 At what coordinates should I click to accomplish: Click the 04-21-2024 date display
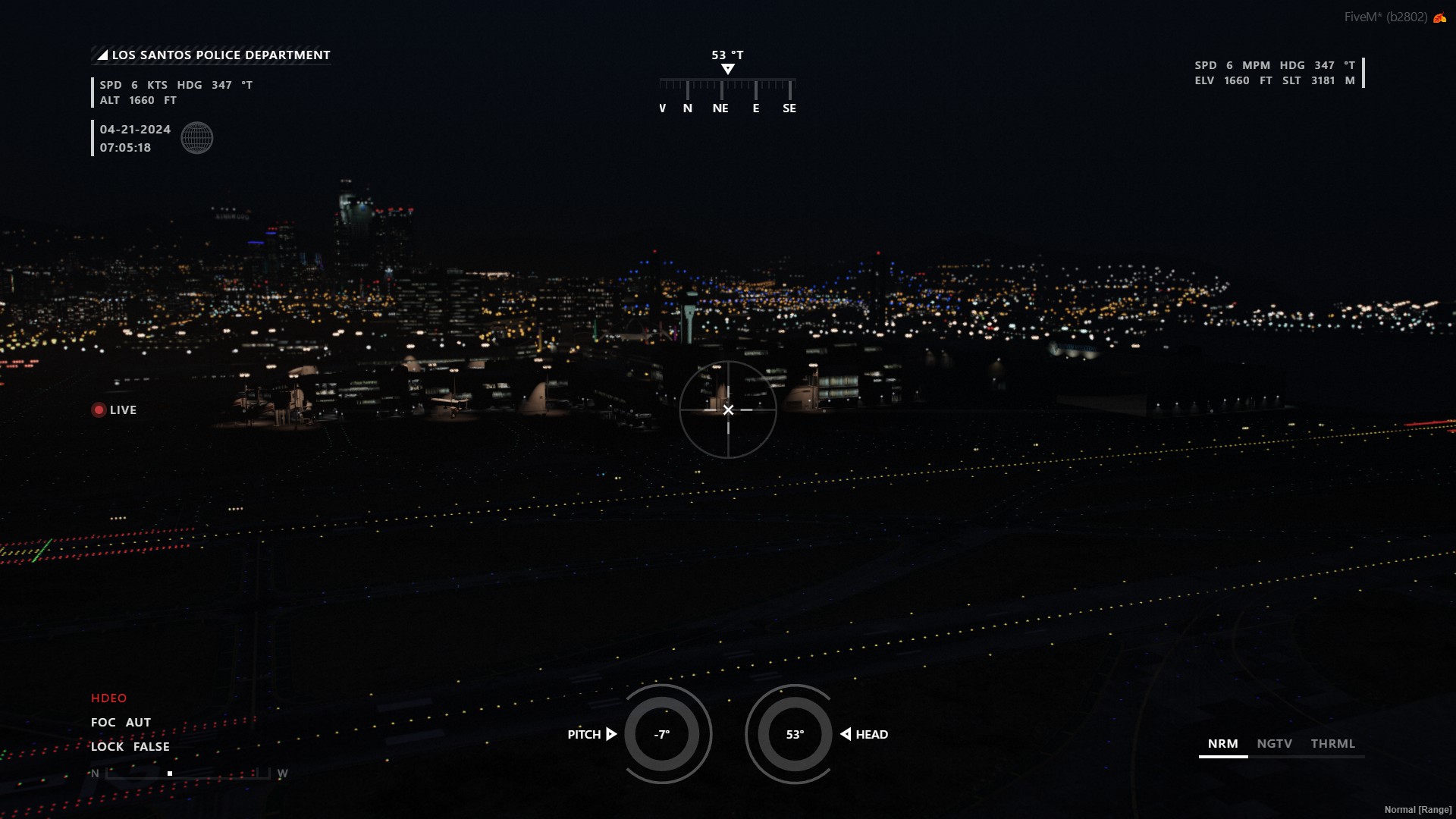[x=134, y=130]
